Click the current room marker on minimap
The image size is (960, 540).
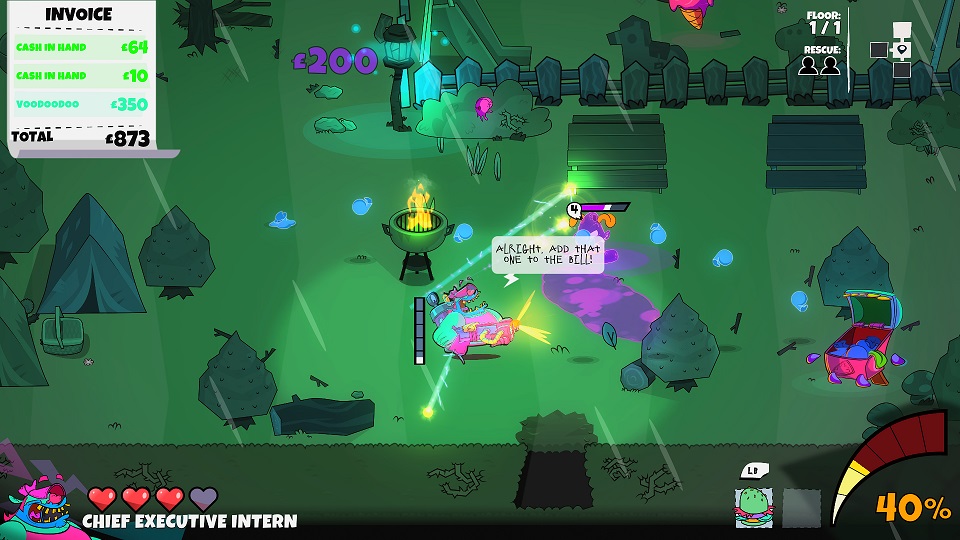[x=902, y=50]
